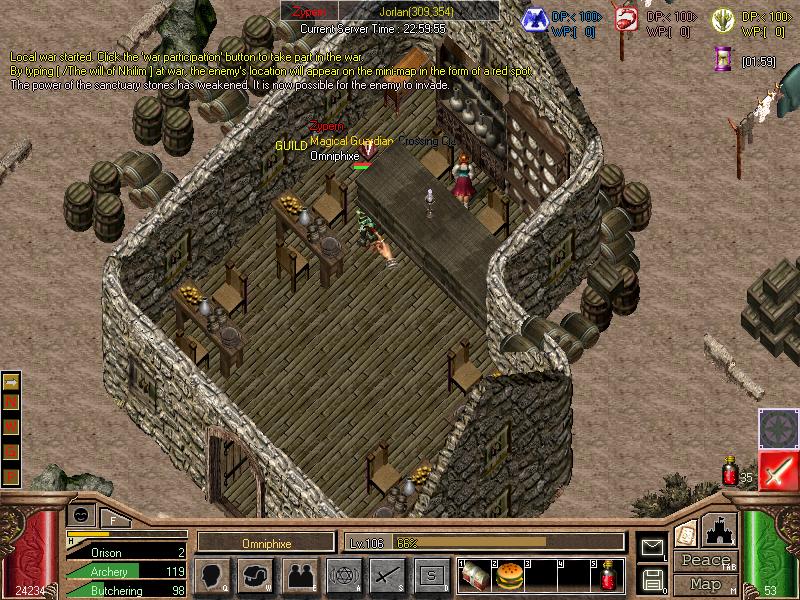Image resolution: width=800 pixels, height=600 pixels.
Task: Open the Map button
Action: click(x=704, y=584)
